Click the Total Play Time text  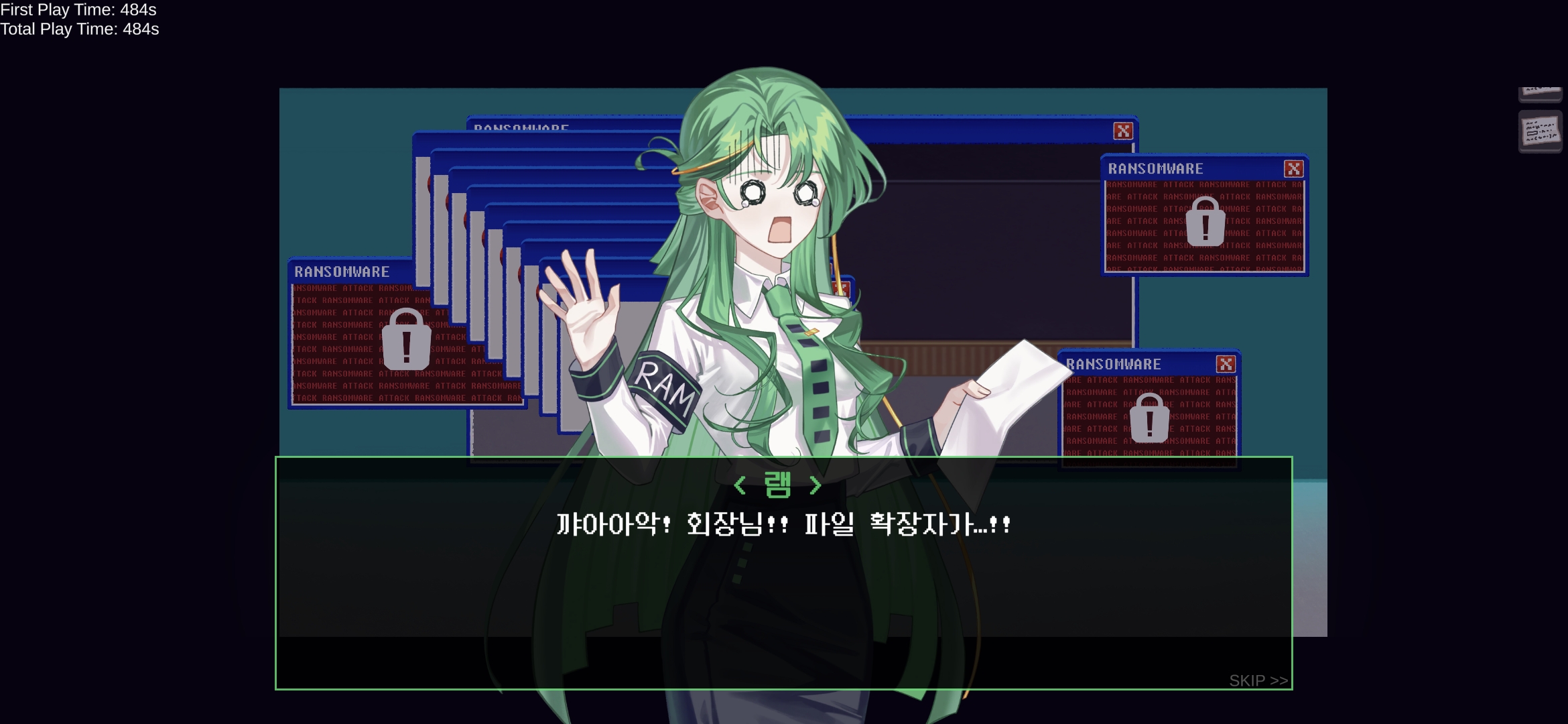click(80, 29)
